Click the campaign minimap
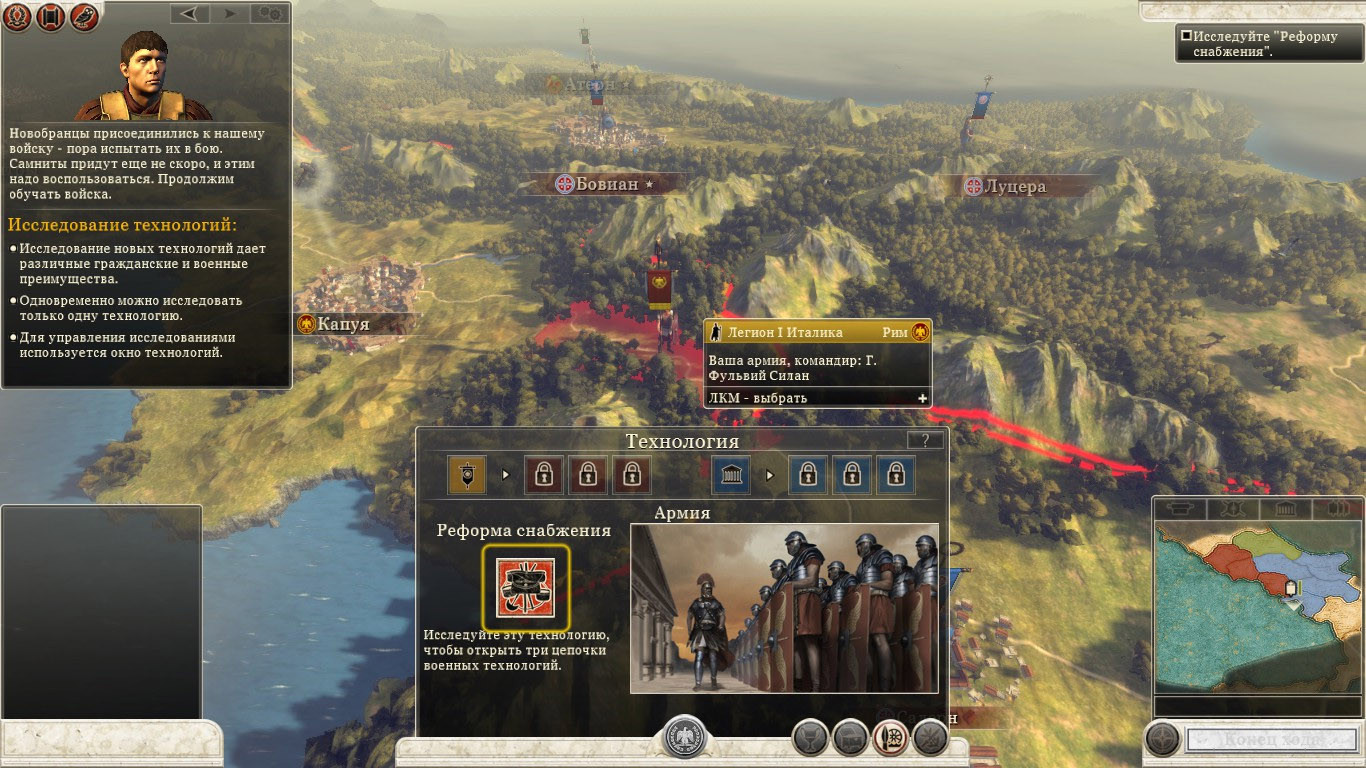 [x=1257, y=607]
